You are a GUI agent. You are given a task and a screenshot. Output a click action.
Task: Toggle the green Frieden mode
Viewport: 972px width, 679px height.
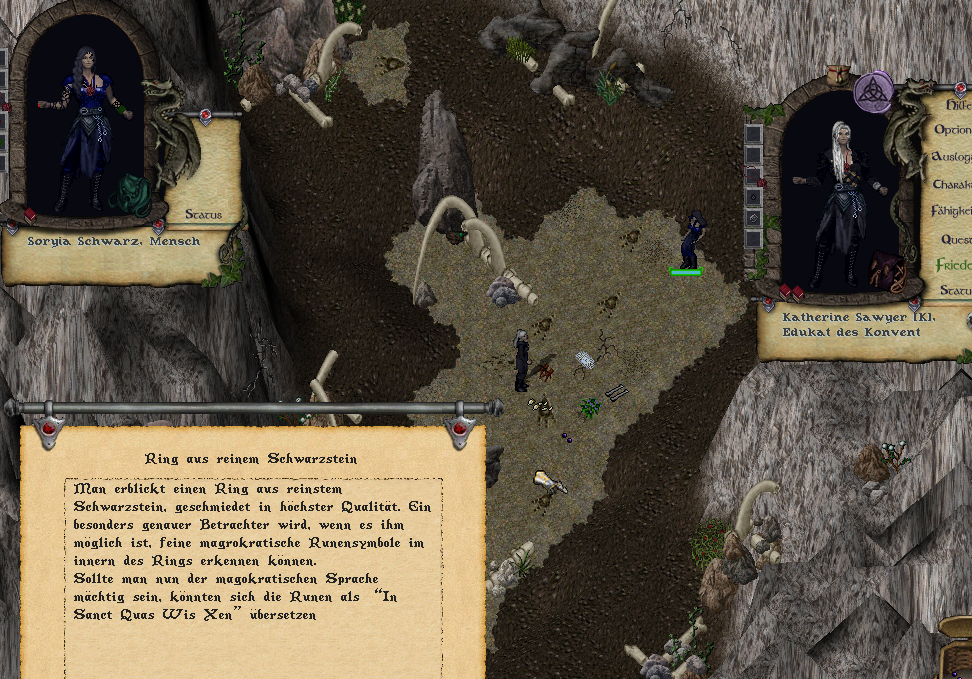(x=954, y=265)
